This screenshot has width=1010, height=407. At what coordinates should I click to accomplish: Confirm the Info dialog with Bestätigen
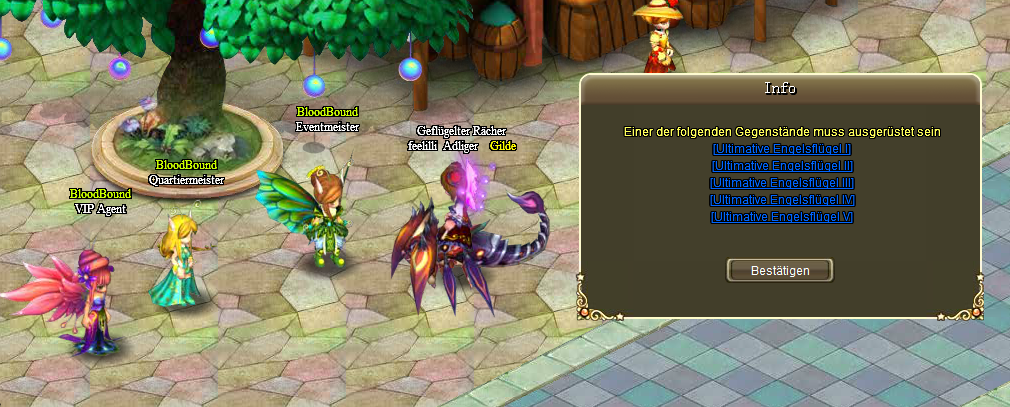780,270
